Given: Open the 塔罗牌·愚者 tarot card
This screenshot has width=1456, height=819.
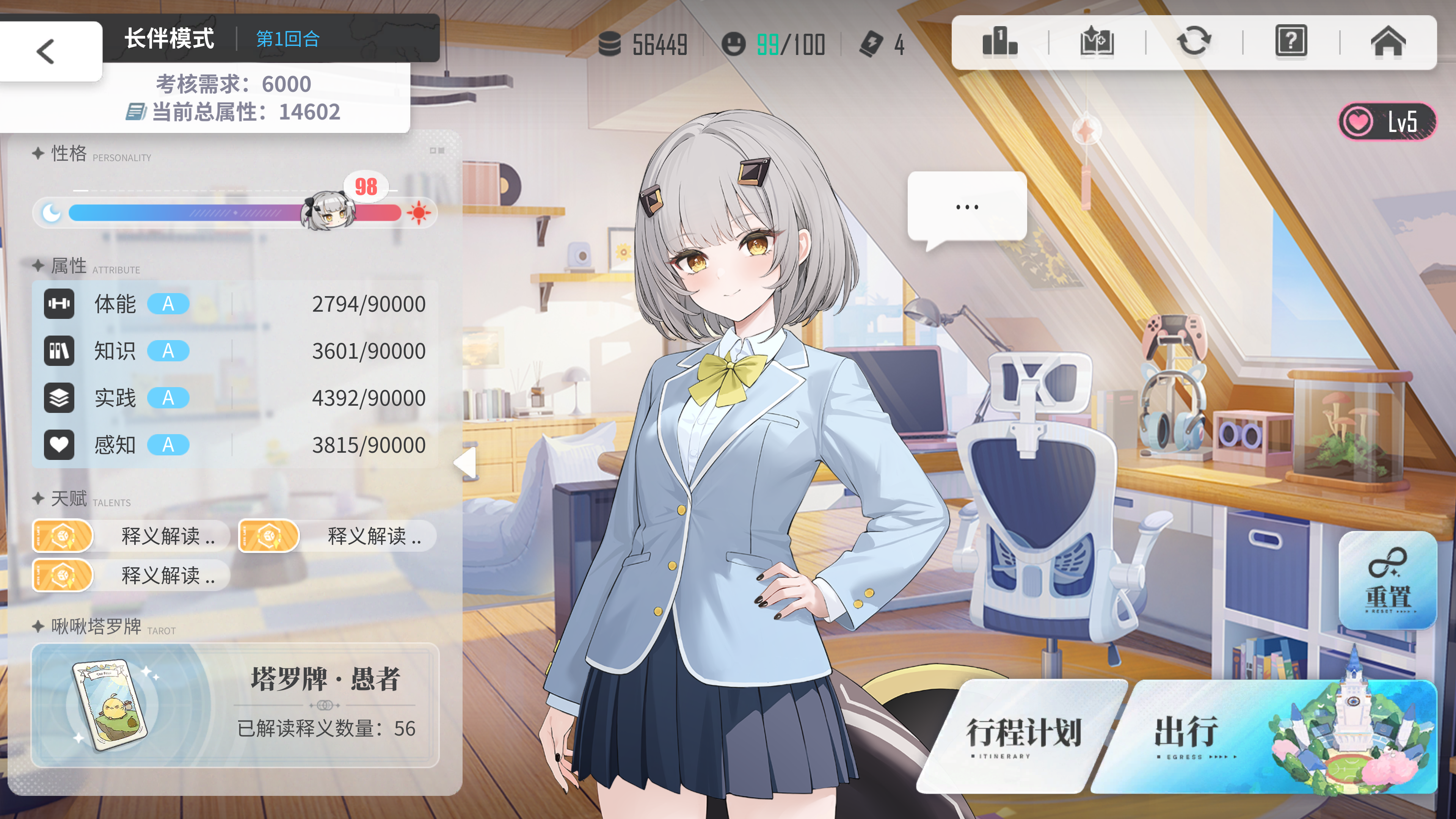Looking at the screenshot, I should (x=235, y=705).
